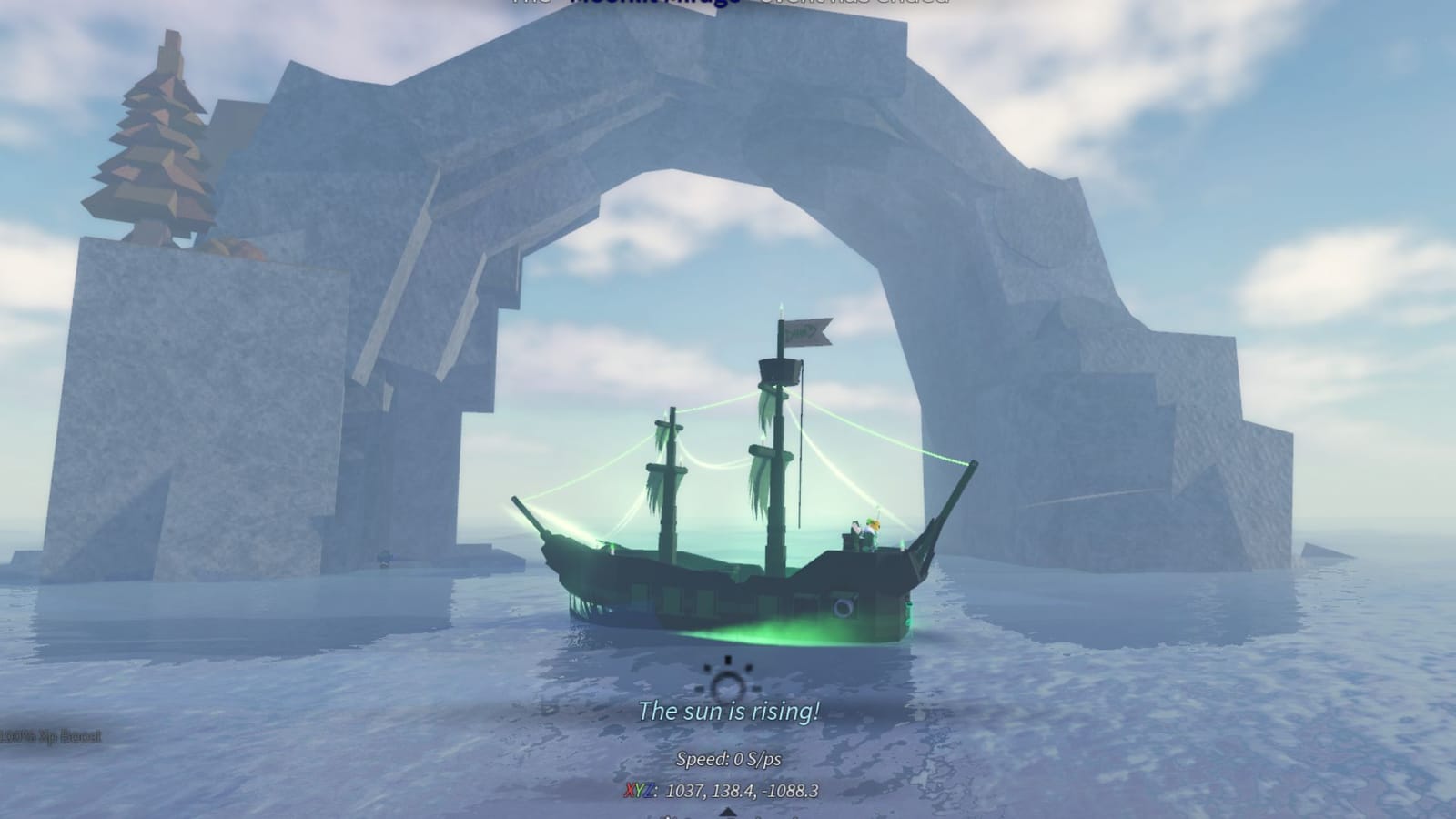Click the compass pointer at the bottom edge
The width and height of the screenshot is (1456, 819).
(x=728, y=813)
